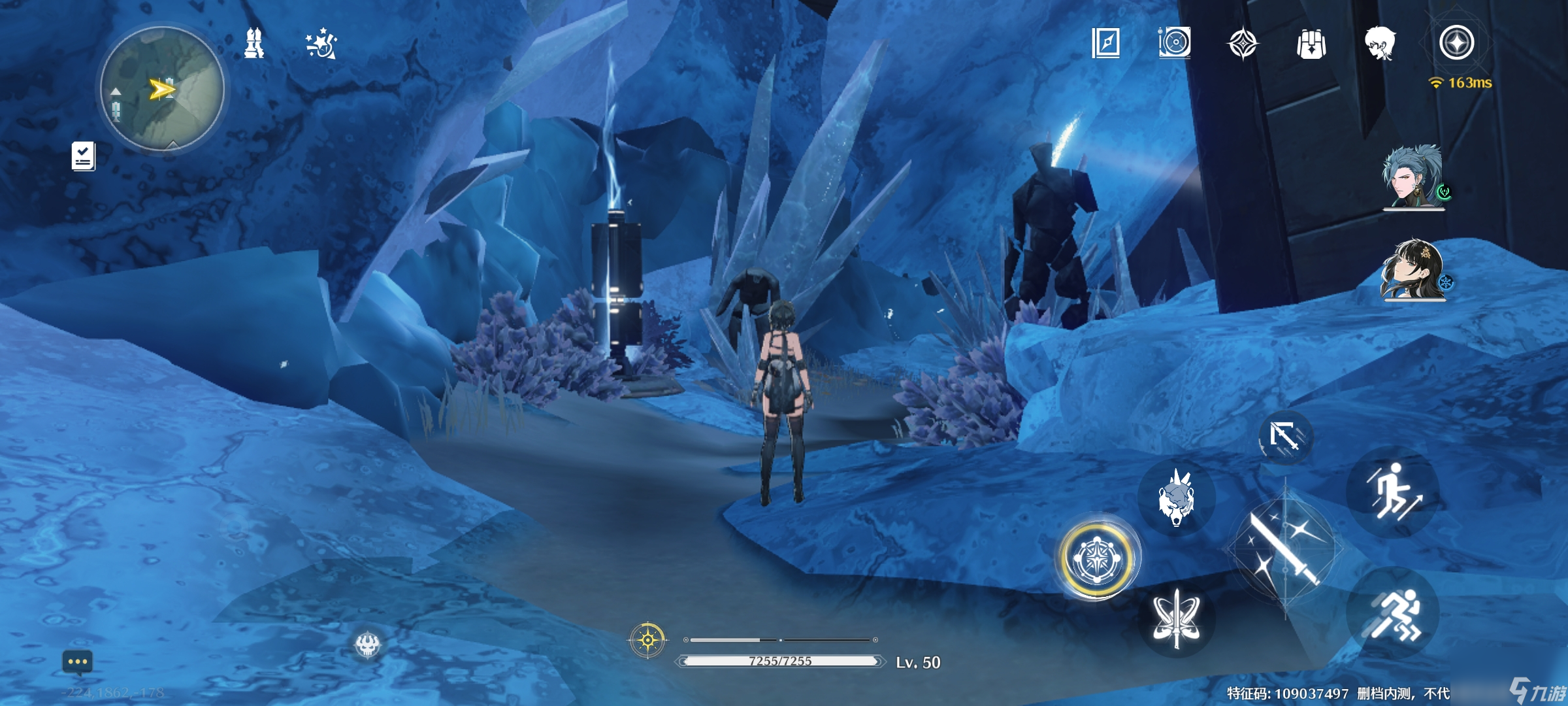Tap the jump button
Viewport: 1568px width, 706px height.
point(1394,492)
